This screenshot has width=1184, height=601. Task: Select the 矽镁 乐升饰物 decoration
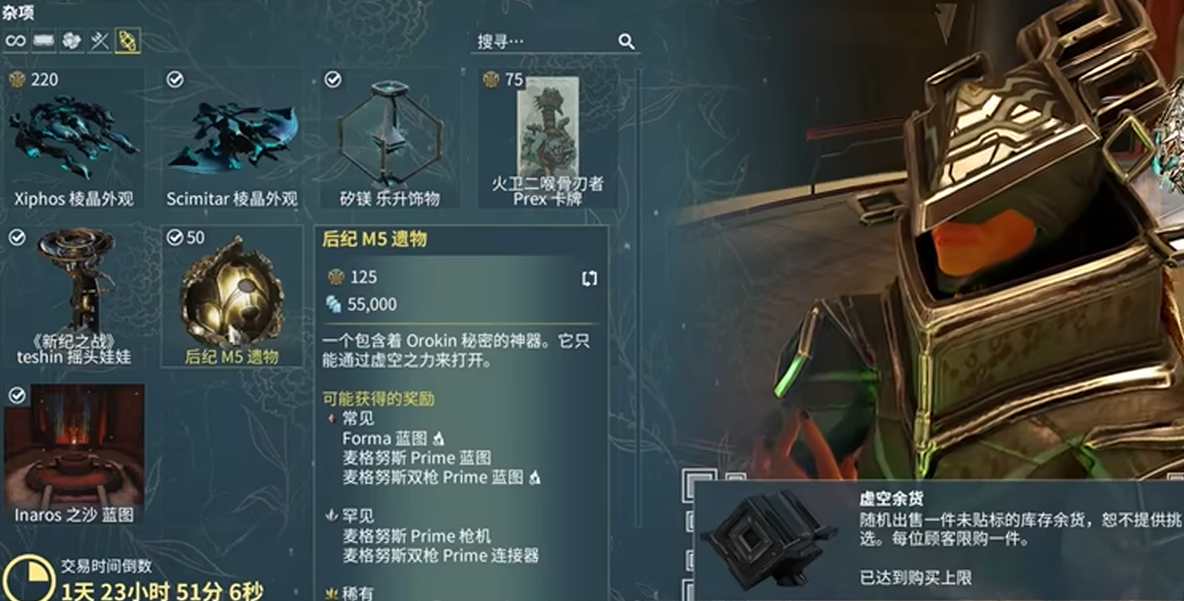pos(389,139)
